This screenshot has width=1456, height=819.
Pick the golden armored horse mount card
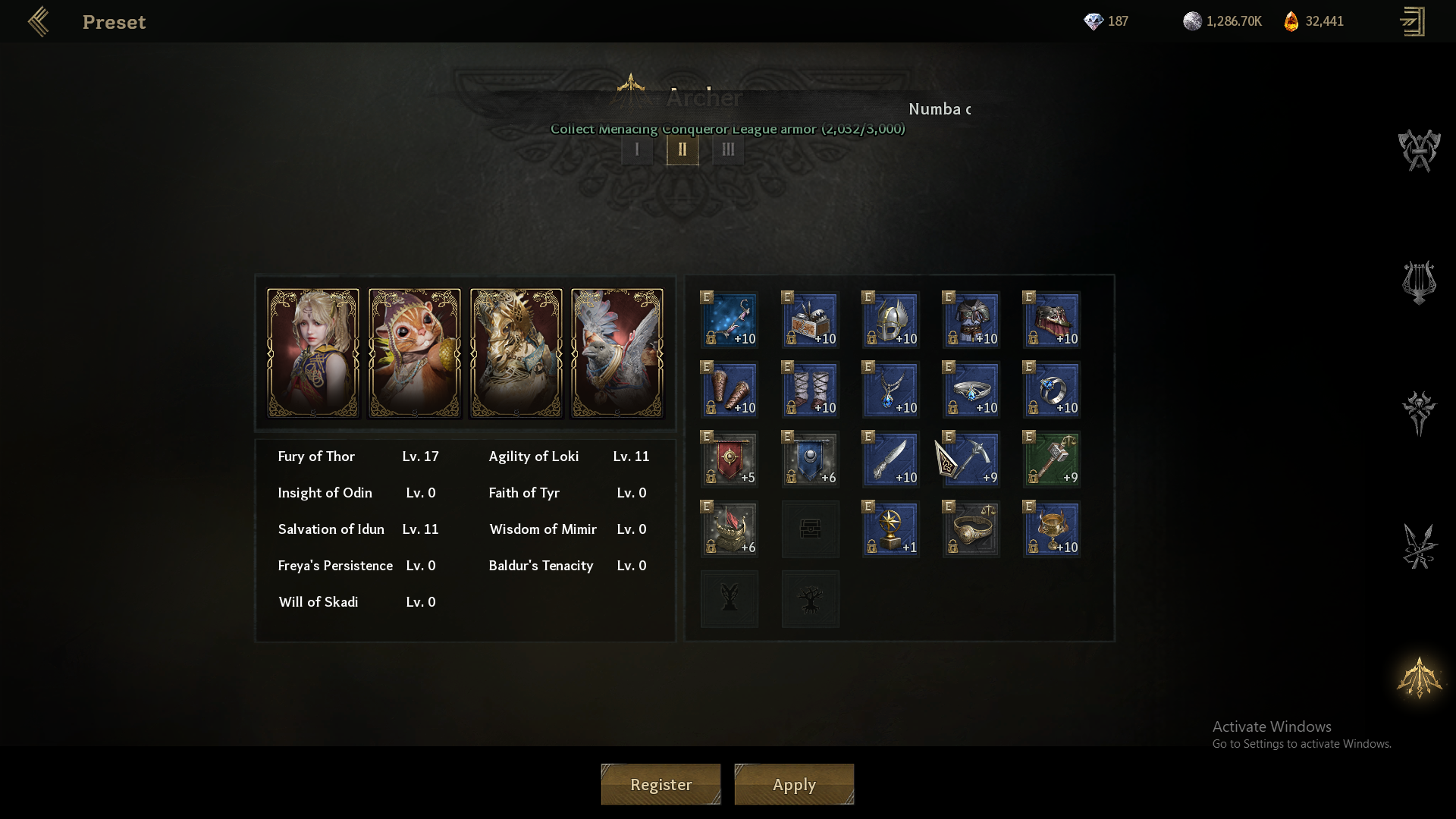click(x=516, y=353)
